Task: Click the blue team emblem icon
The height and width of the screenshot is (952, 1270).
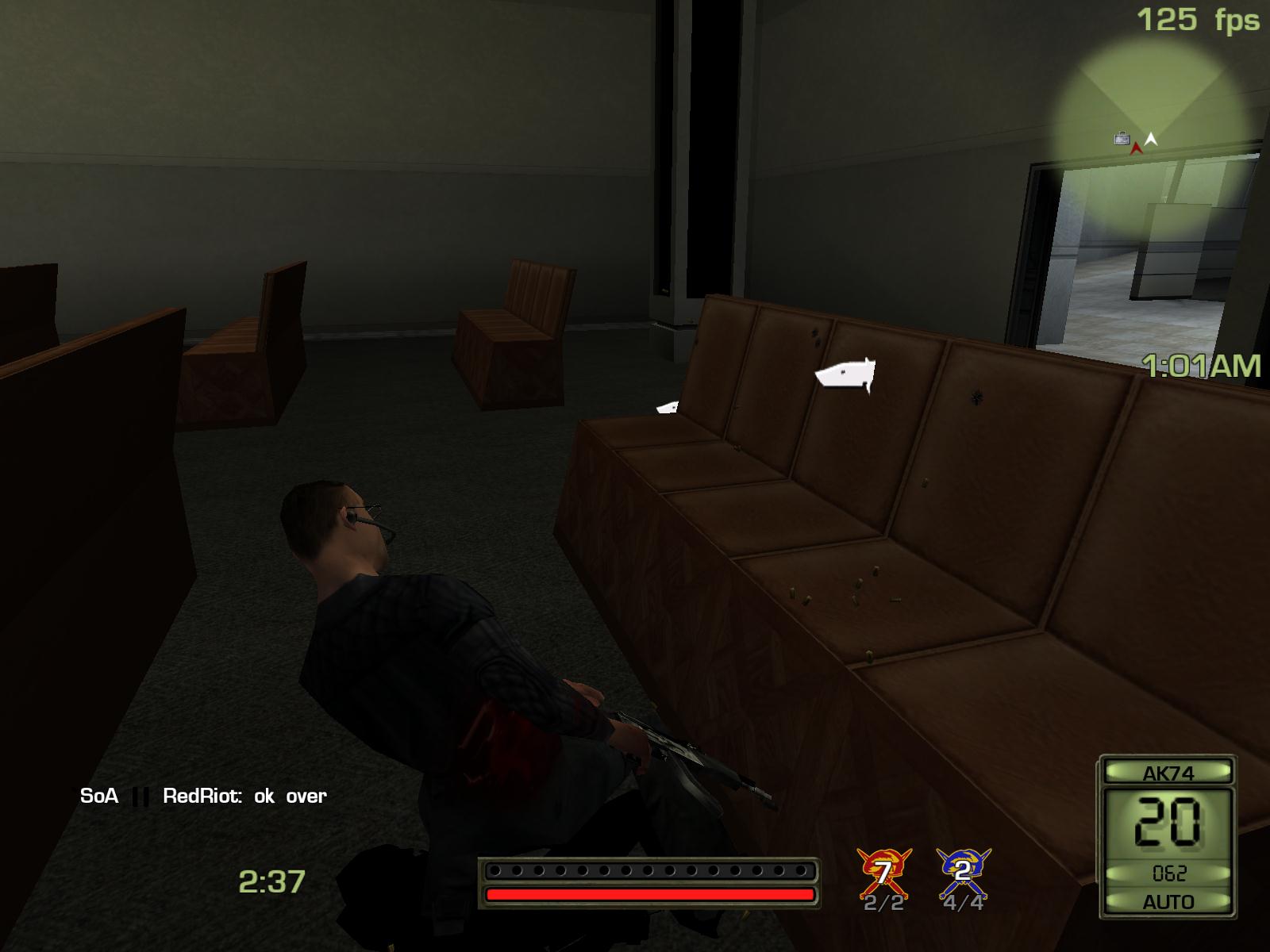Action: point(964,872)
